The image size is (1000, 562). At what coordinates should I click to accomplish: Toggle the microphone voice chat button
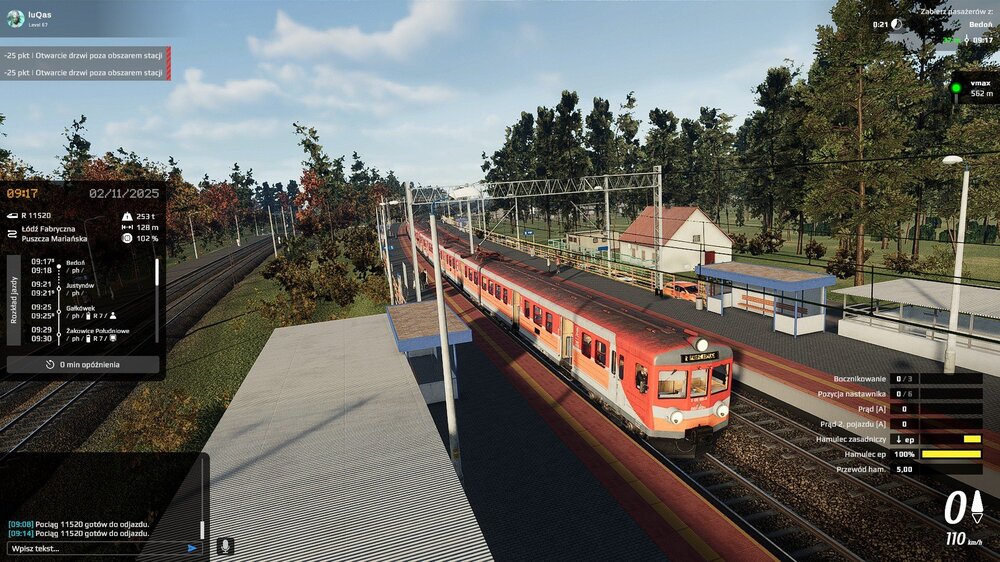(x=226, y=546)
